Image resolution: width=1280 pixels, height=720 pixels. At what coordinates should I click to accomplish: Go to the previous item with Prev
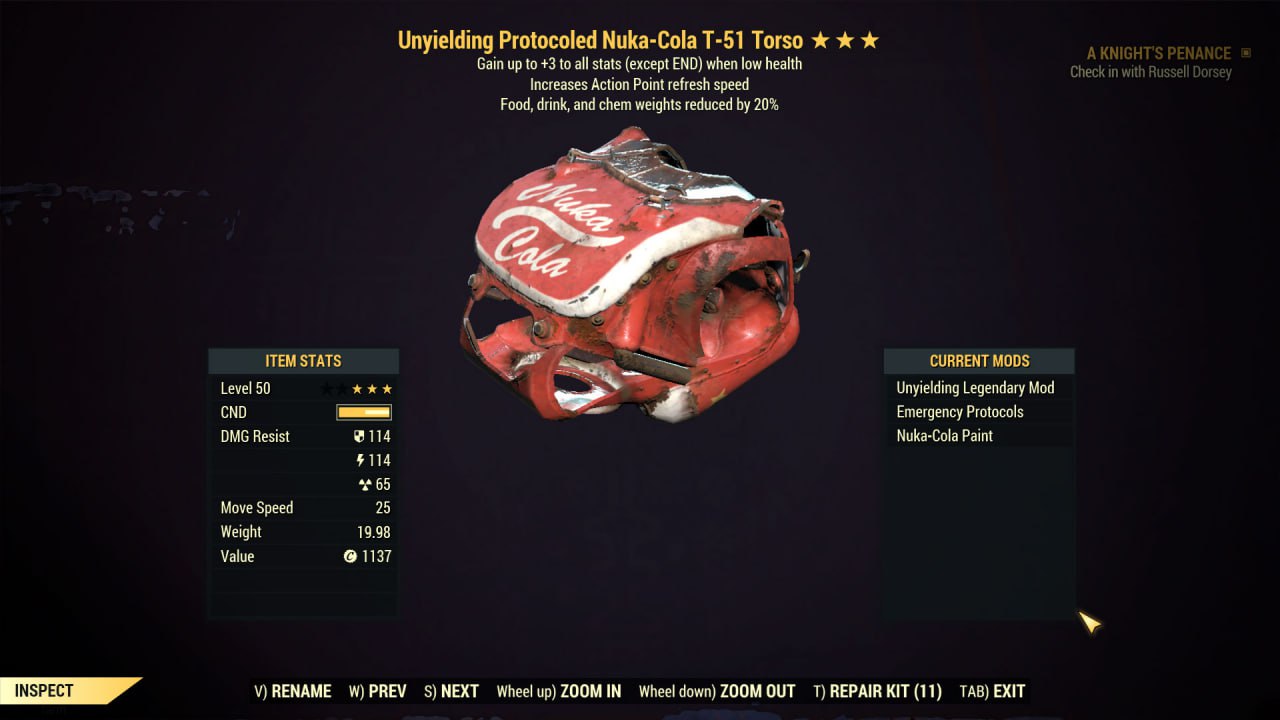point(378,691)
